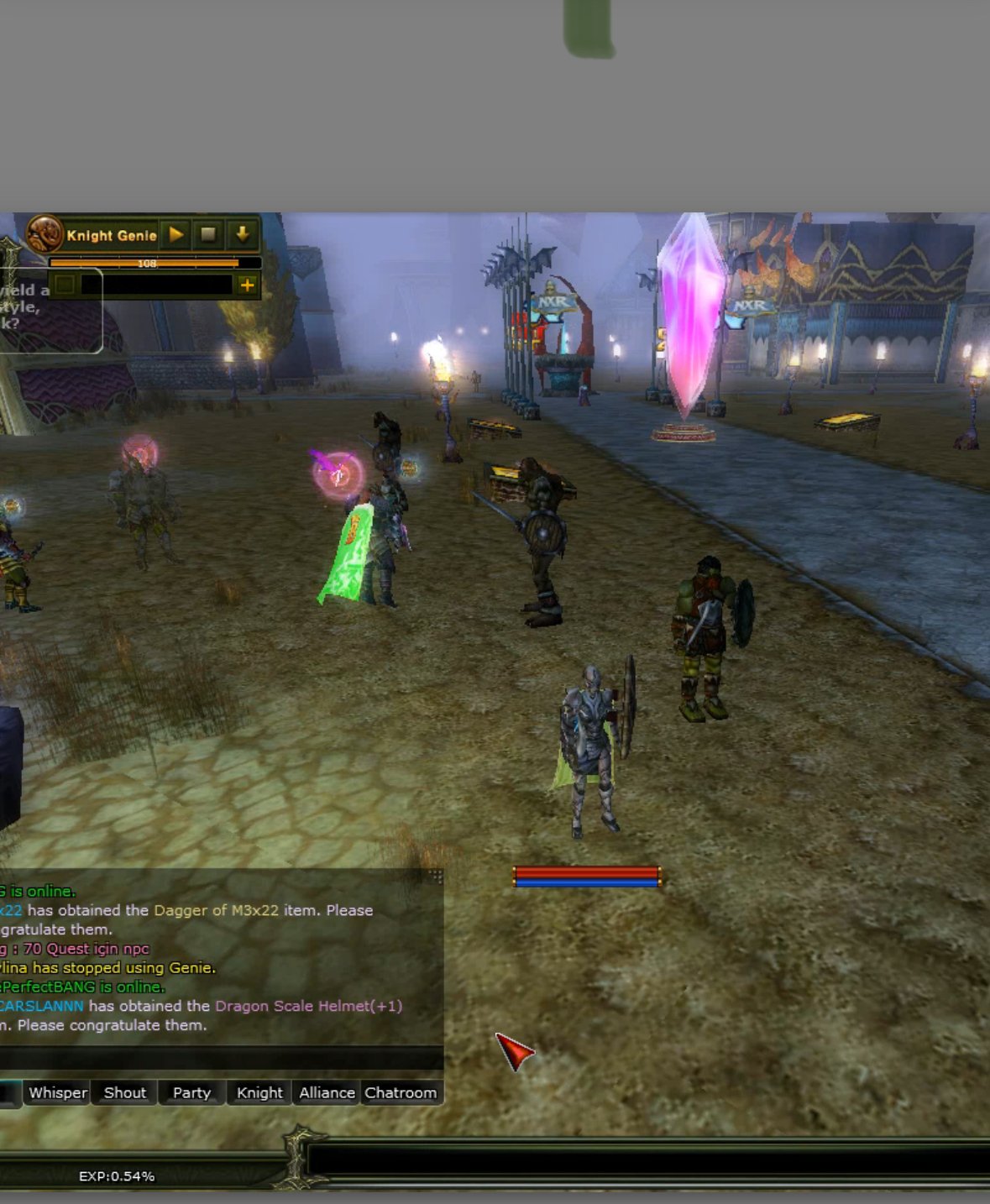Click the yellow plus button under Genie bar
This screenshot has width=990, height=1204.
coord(247,285)
